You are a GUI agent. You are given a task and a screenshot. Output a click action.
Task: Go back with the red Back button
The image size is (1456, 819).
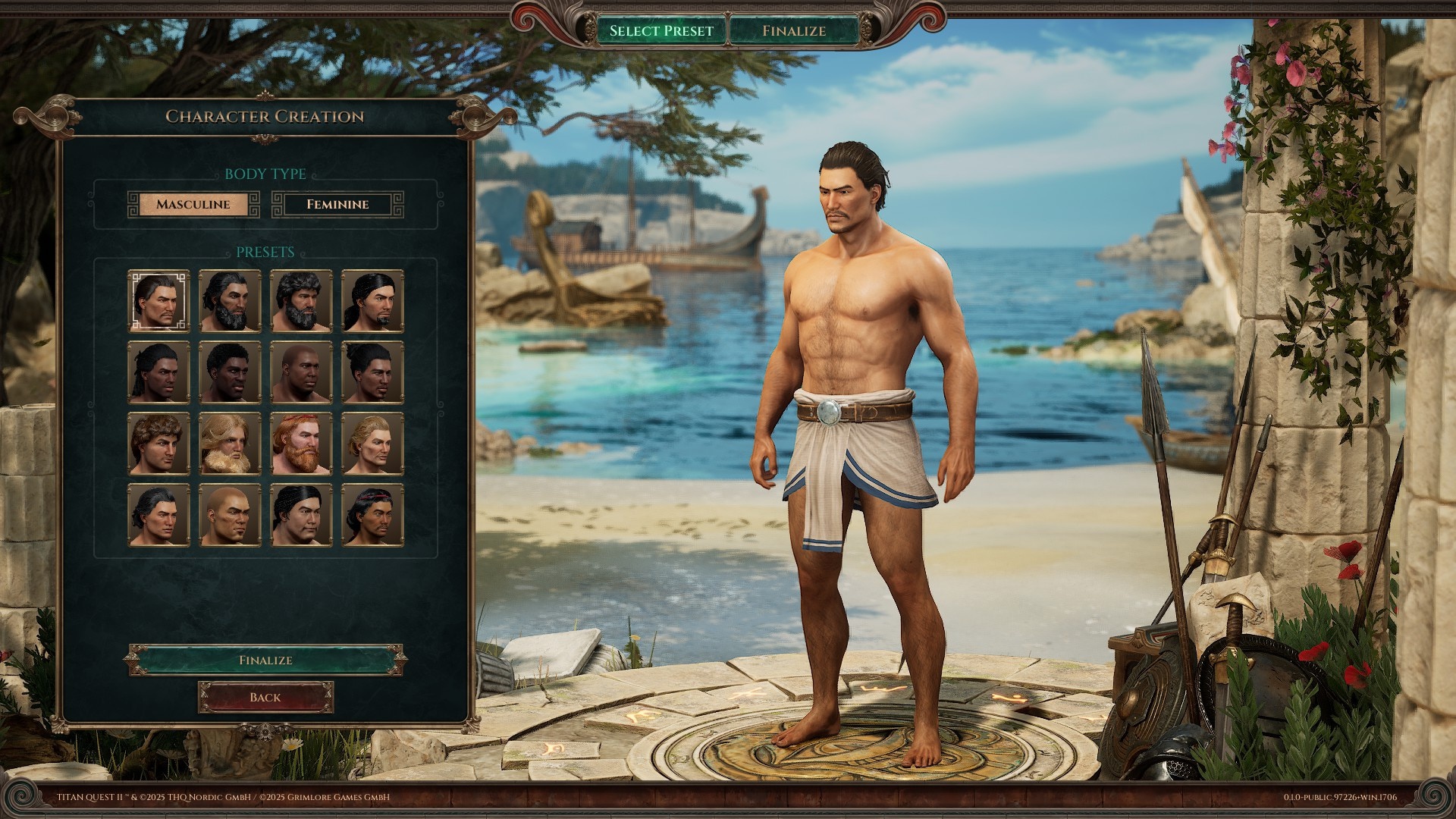pos(265,698)
